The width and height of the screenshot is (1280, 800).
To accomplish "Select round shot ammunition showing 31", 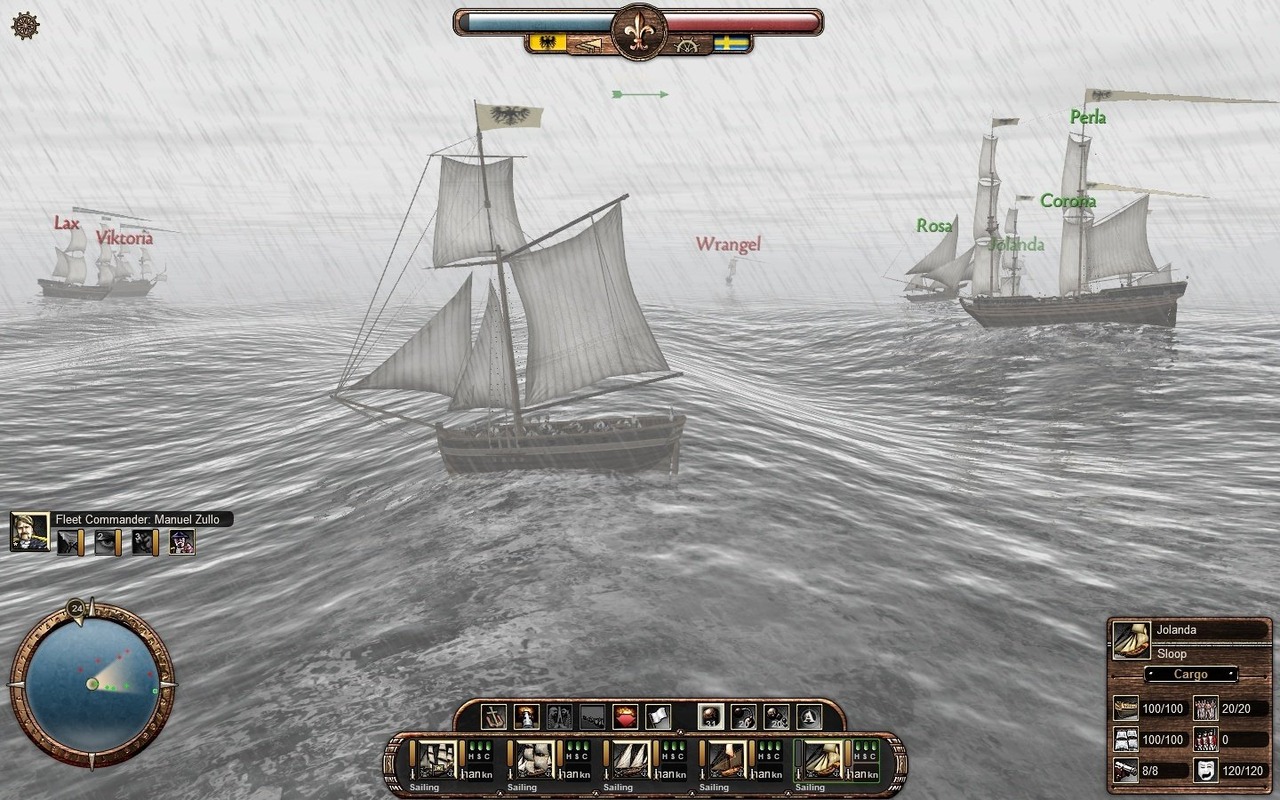I will (x=710, y=716).
